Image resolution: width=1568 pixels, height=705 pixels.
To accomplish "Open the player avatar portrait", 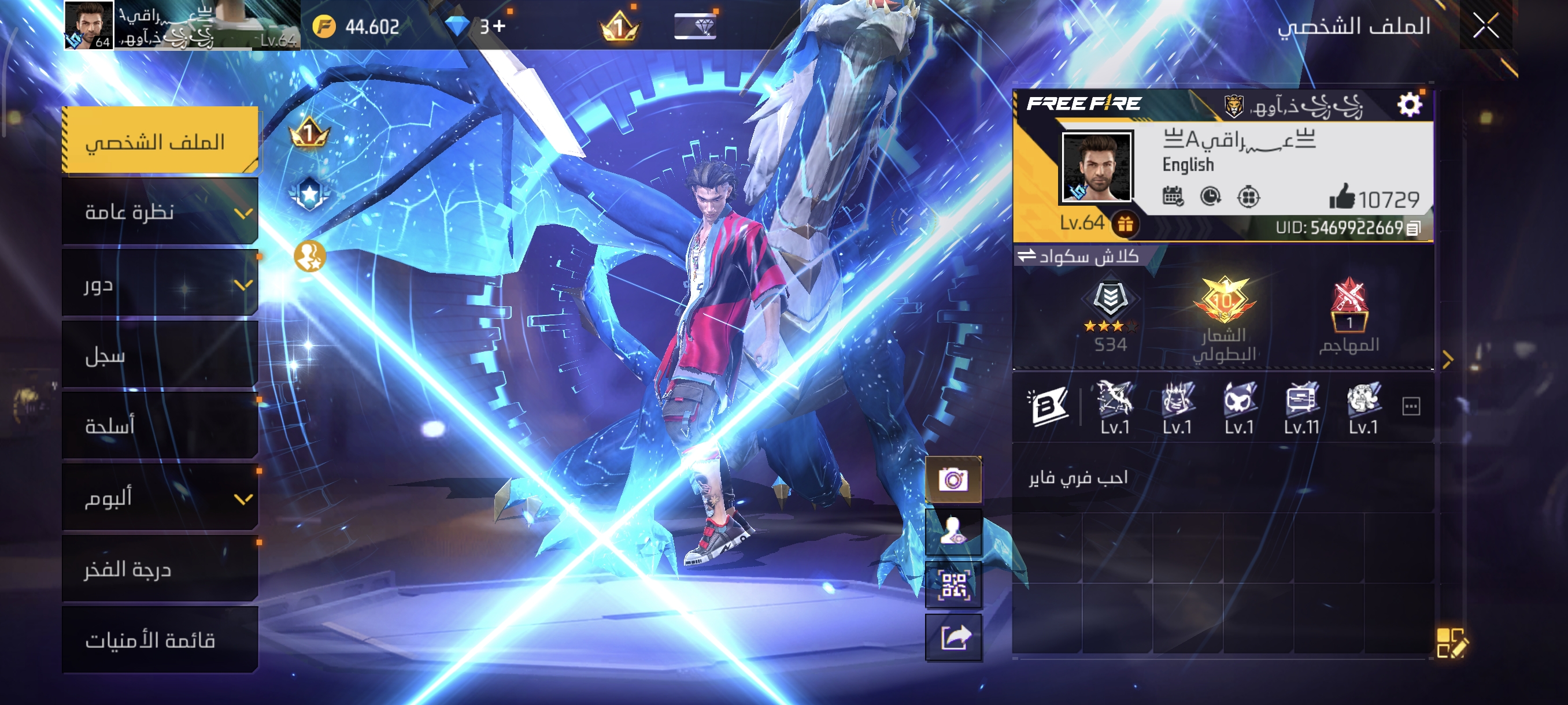I will (1096, 166).
